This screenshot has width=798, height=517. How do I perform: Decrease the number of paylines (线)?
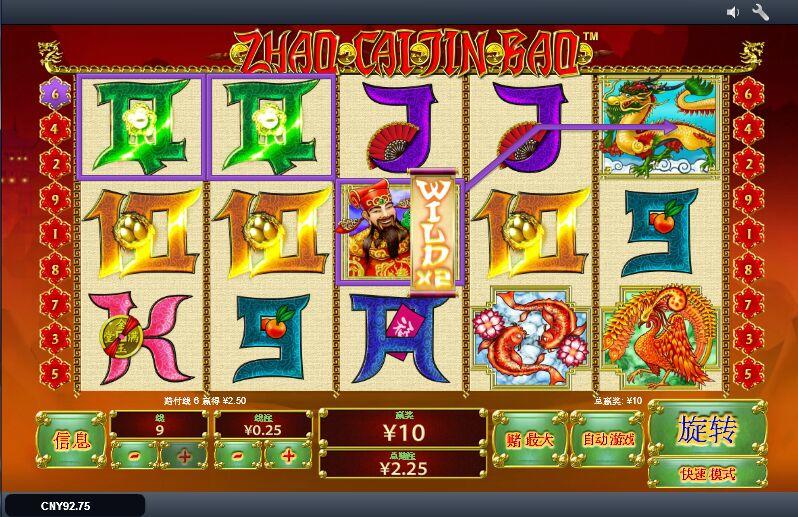pyautogui.click(x=133, y=456)
